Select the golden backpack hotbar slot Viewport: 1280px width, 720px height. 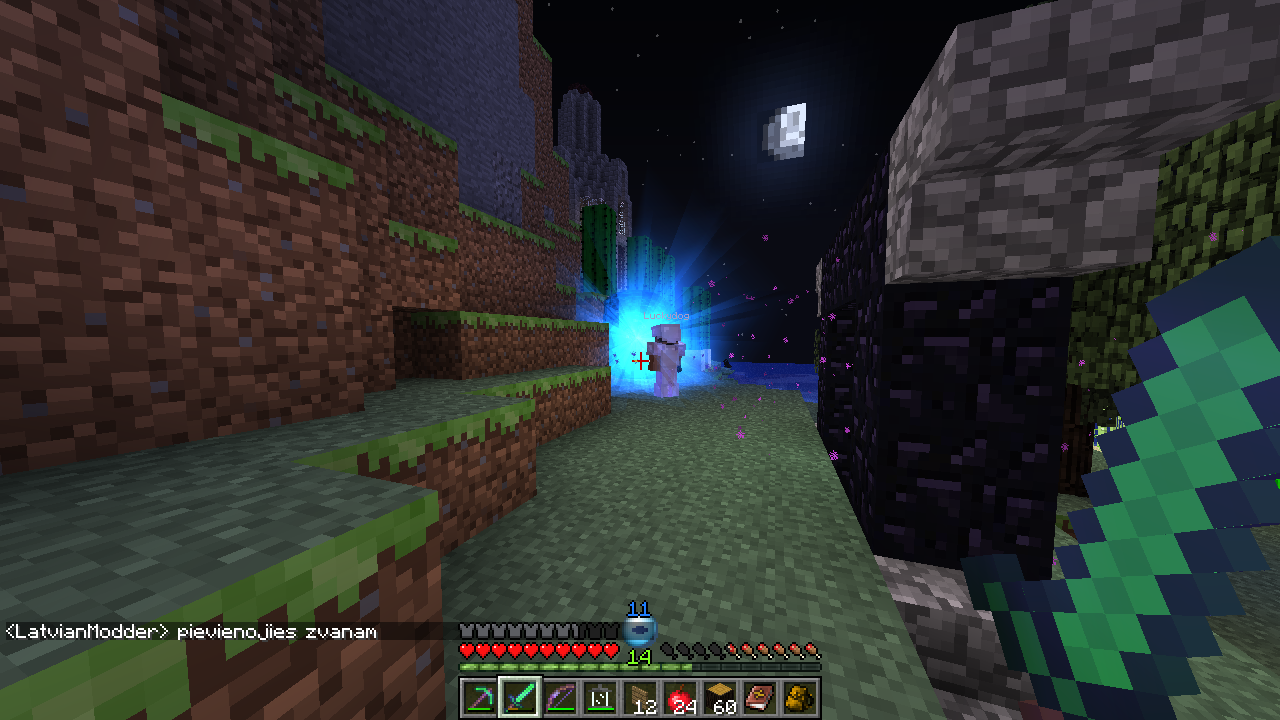click(801, 697)
